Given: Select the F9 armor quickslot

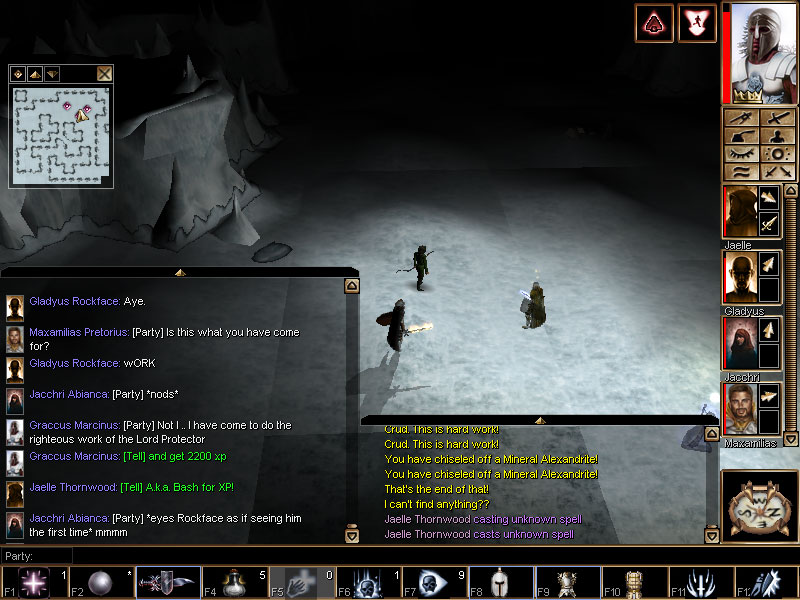Looking at the screenshot, I should (568, 583).
